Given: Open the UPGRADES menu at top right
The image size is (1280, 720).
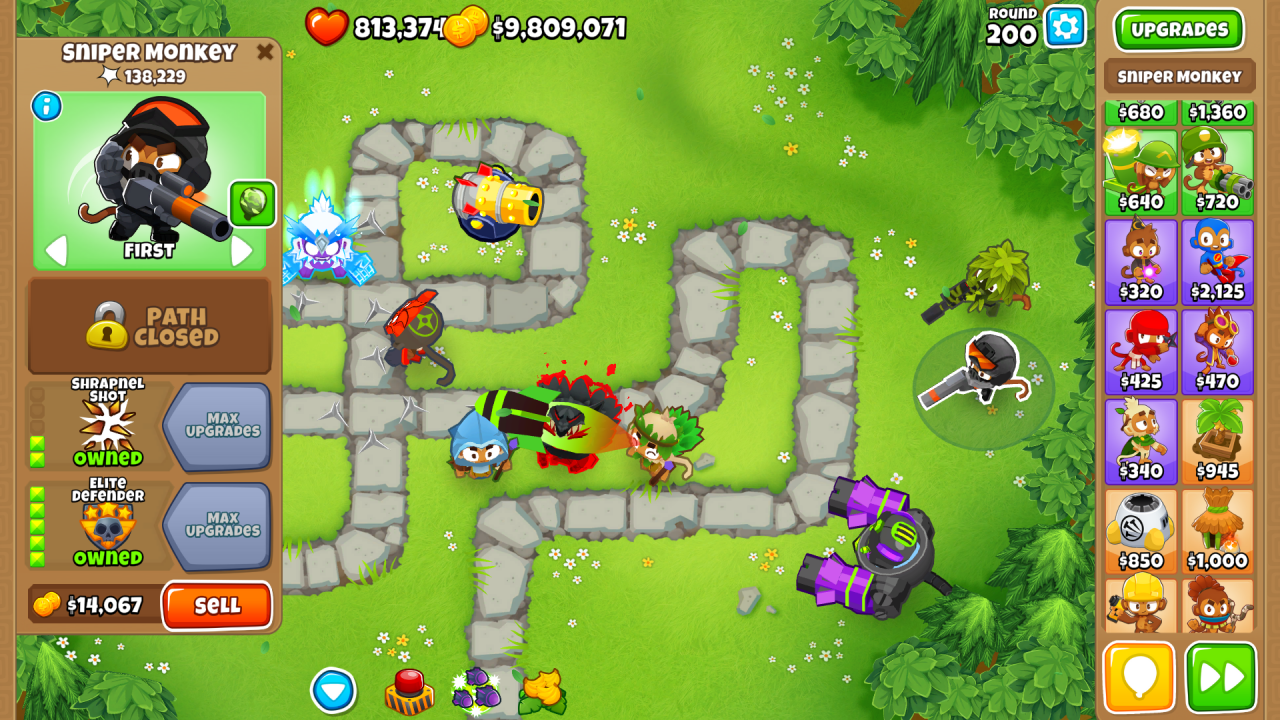Looking at the screenshot, I should pyautogui.click(x=1179, y=30).
